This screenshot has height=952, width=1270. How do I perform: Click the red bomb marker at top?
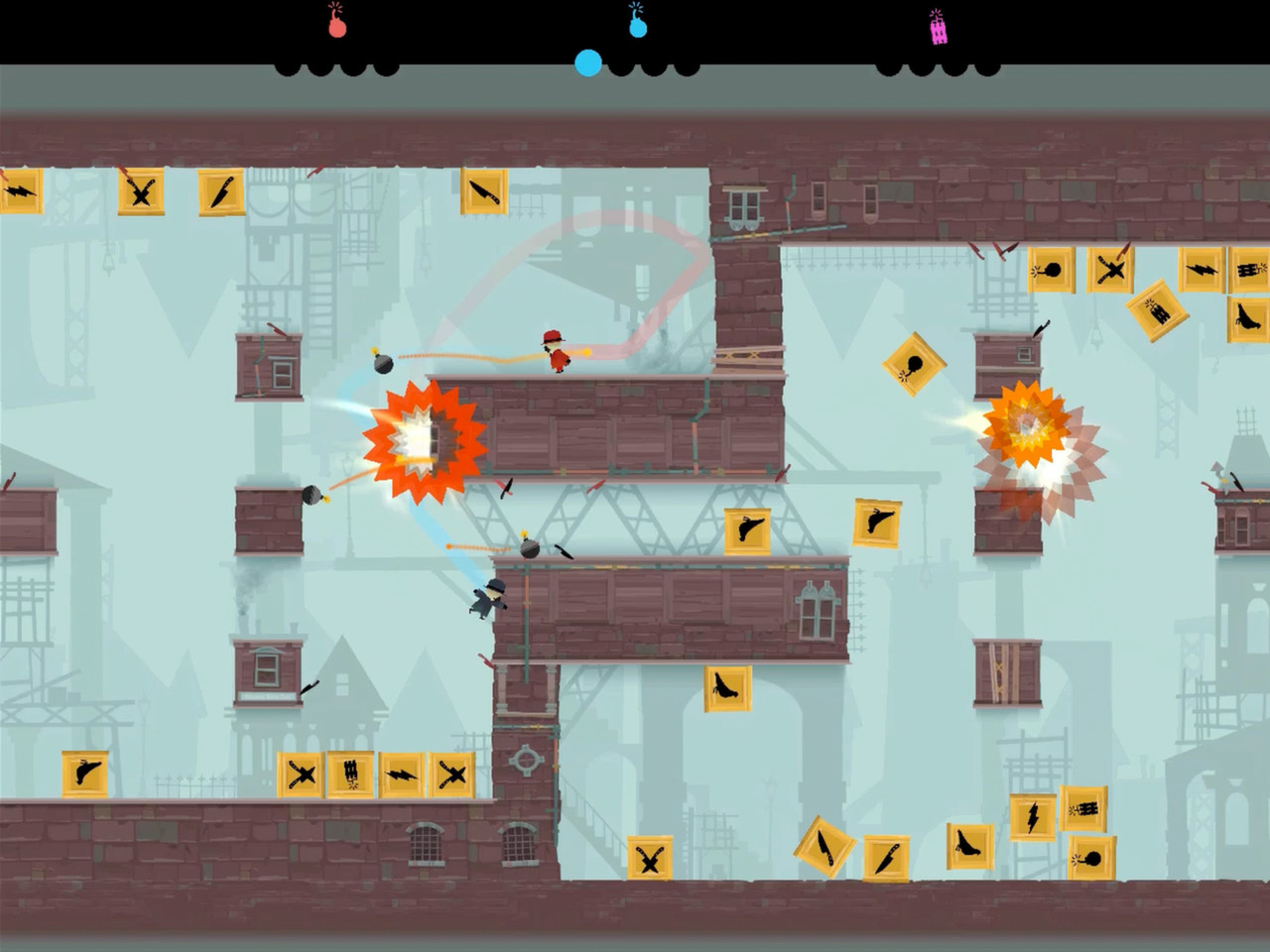click(x=334, y=27)
